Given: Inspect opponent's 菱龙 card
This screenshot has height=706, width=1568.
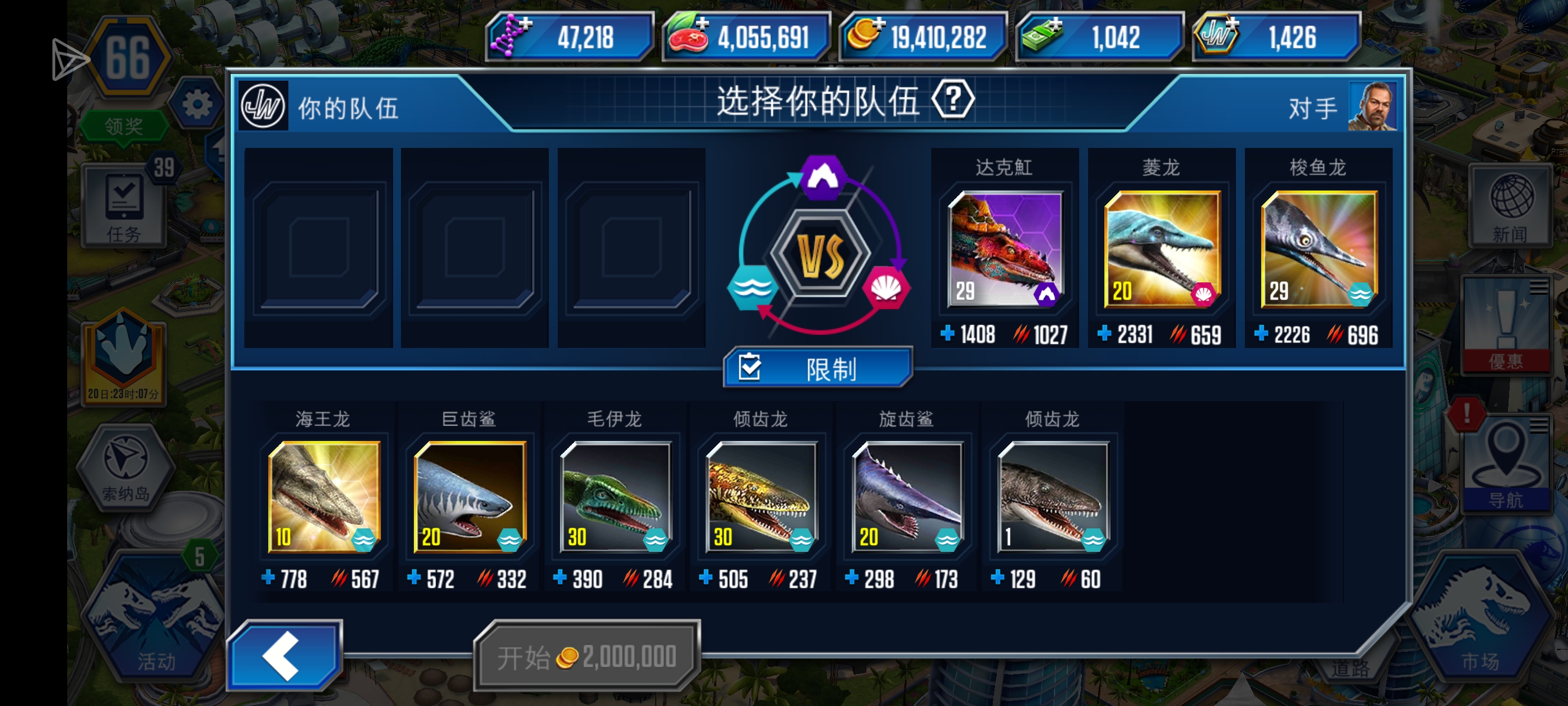Looking at the screenshot, I should tap(1161, 249).
